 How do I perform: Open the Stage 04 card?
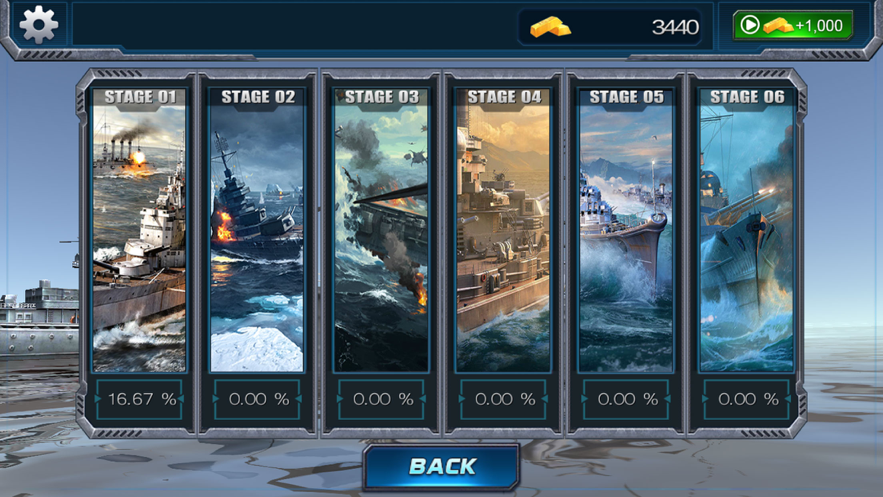(x=503, y=240)
